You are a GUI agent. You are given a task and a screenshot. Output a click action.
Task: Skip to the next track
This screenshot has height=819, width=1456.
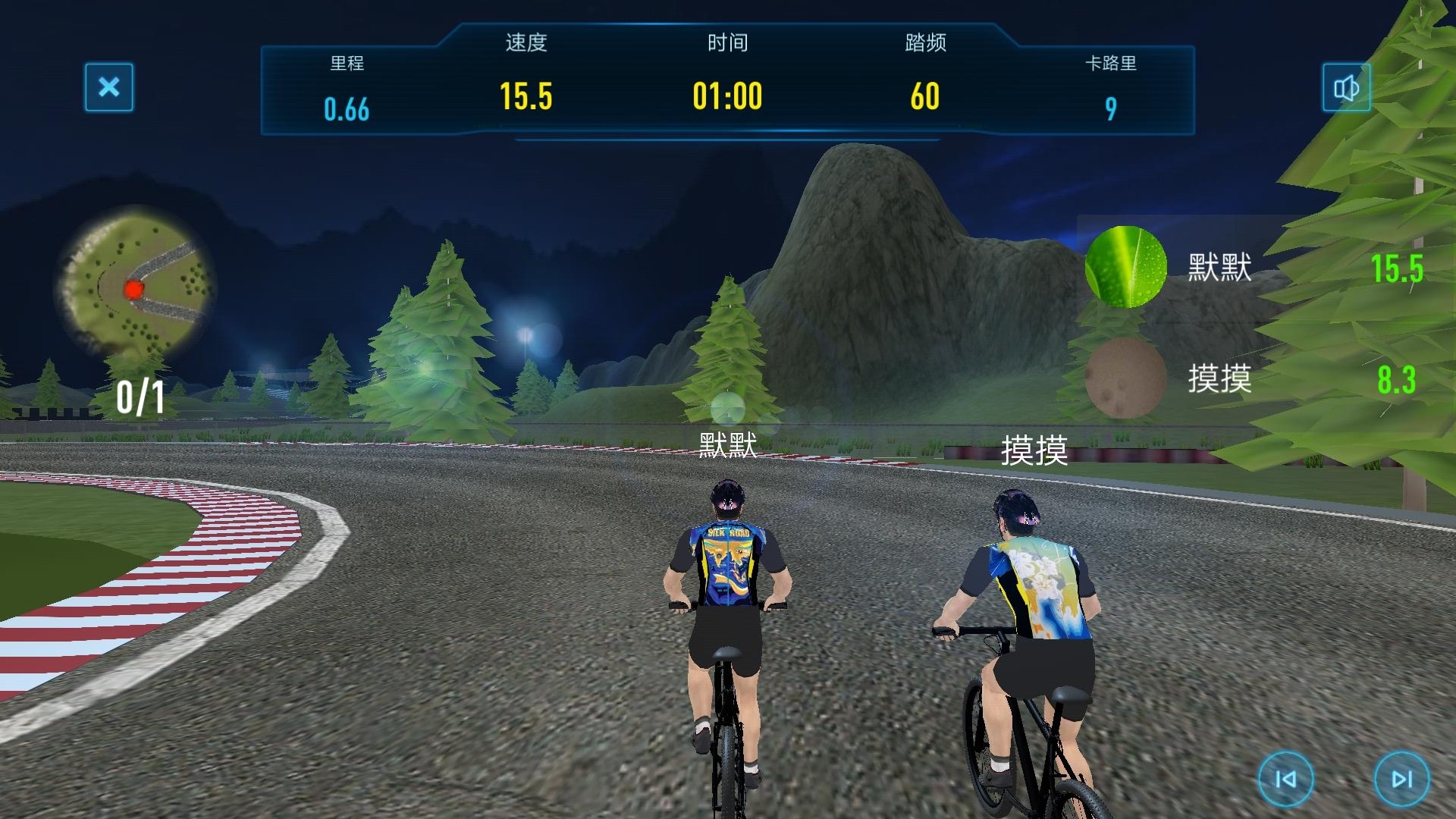click(1401, 778)
